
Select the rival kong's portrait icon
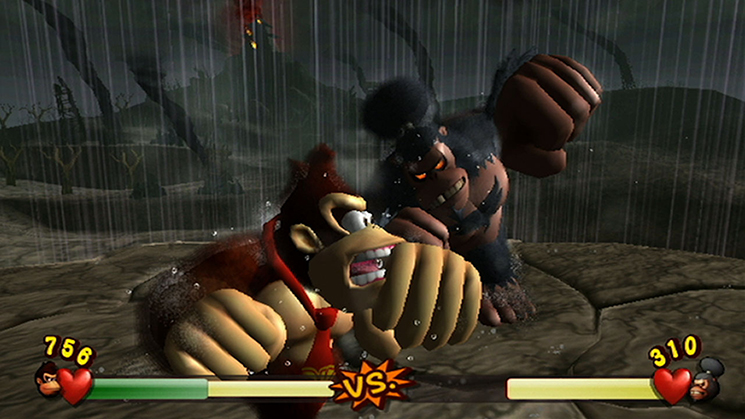pos(709,380)
